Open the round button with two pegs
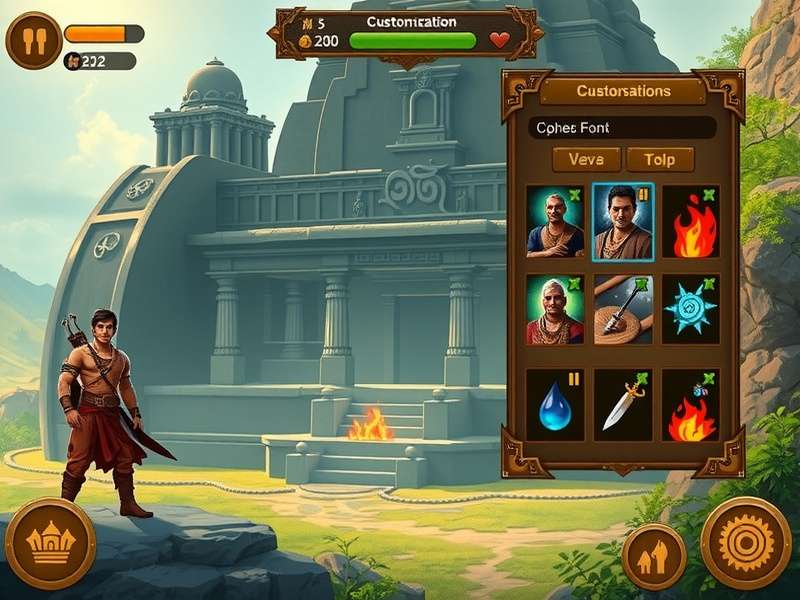 point(33,41)
